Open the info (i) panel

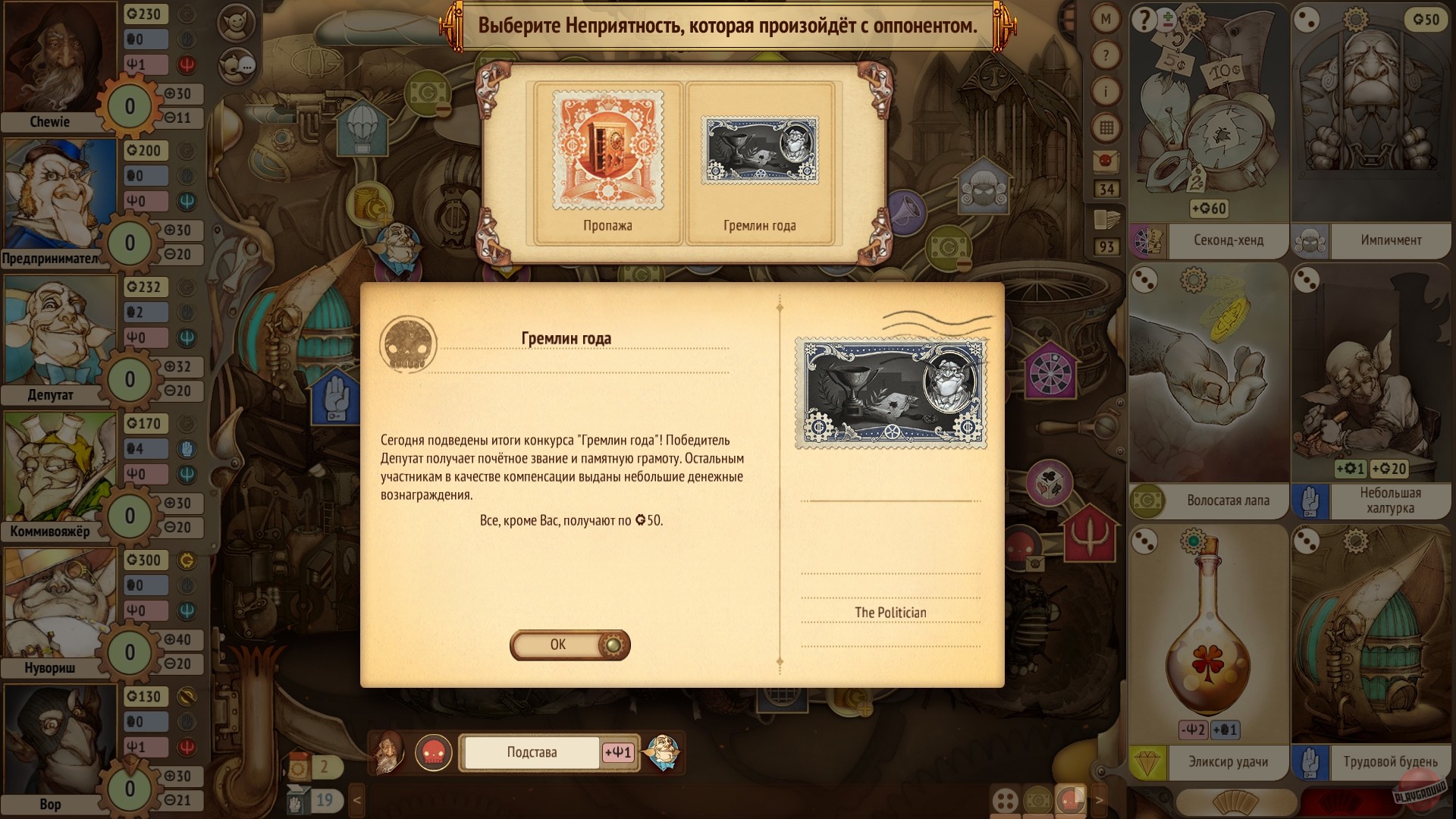click(x=1107, y=89)
